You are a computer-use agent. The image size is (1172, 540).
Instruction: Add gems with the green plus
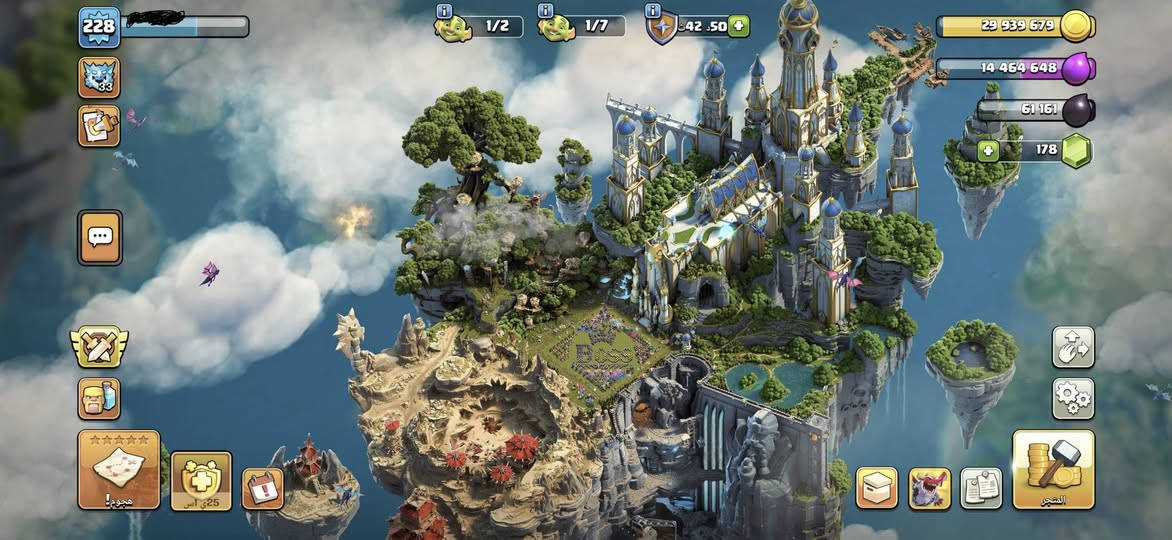[x=990, y=152]
